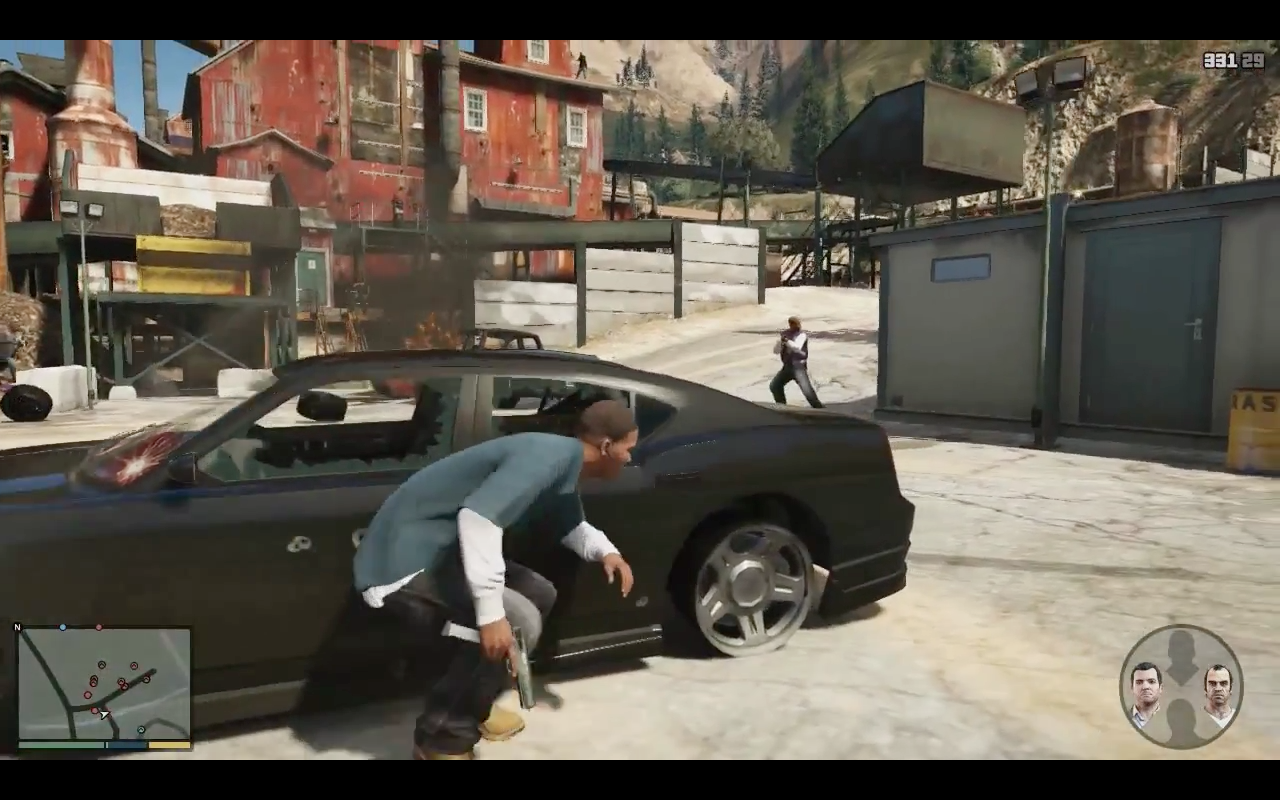This screenshot has height=800, width=1280.
Task: Click the blue armor bar below the minimap
Action: click(125, 745)
